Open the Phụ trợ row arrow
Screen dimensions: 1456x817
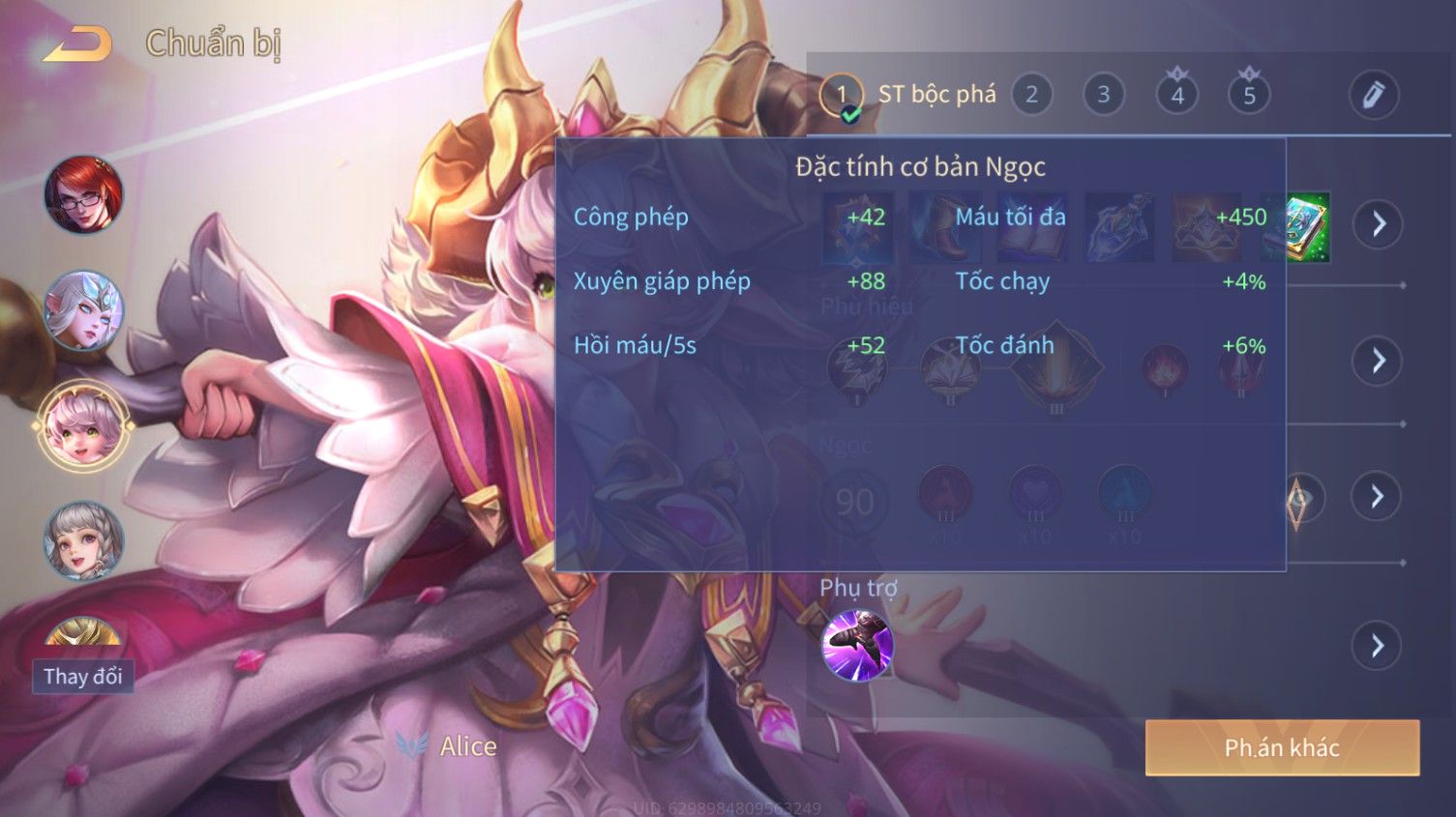(1378, 645)
